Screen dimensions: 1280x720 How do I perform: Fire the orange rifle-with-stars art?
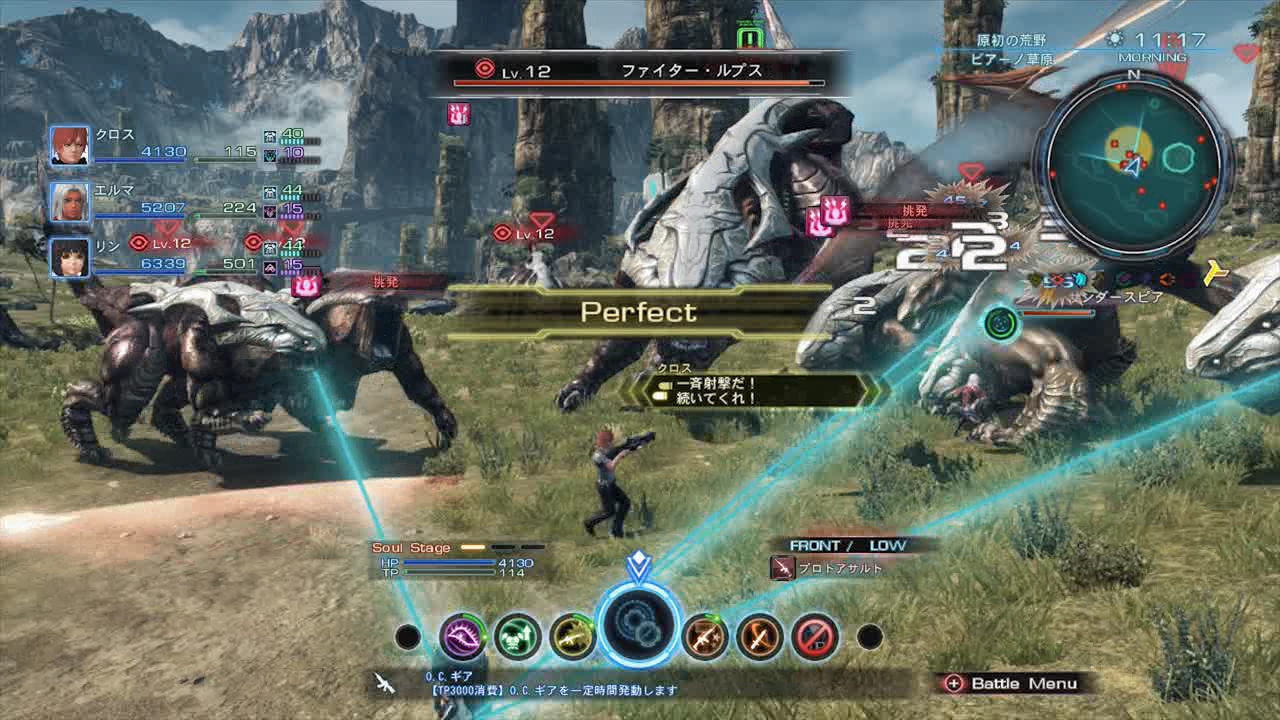705,636
